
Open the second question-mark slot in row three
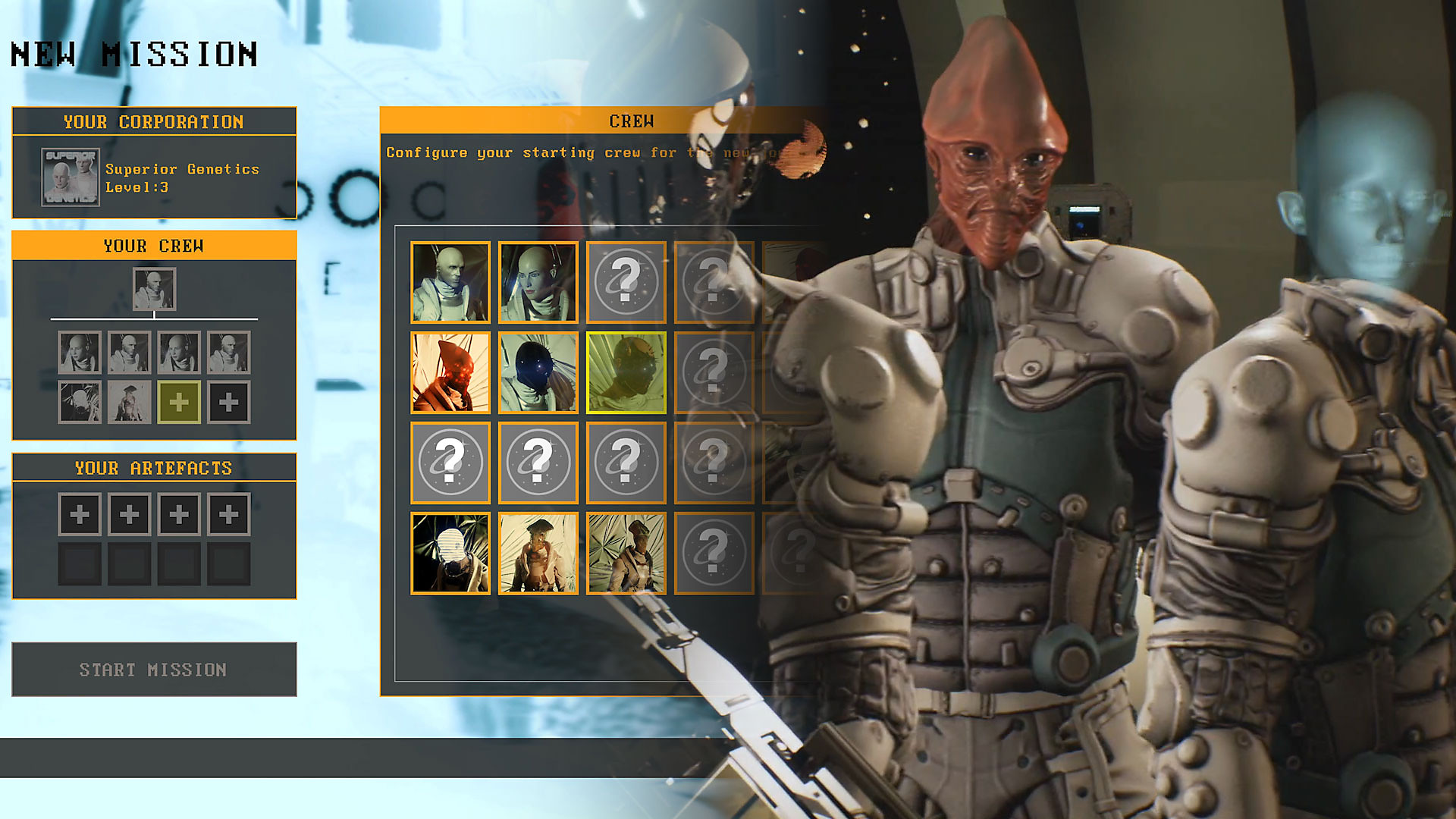pyautogui.click(x=538, y=463)
